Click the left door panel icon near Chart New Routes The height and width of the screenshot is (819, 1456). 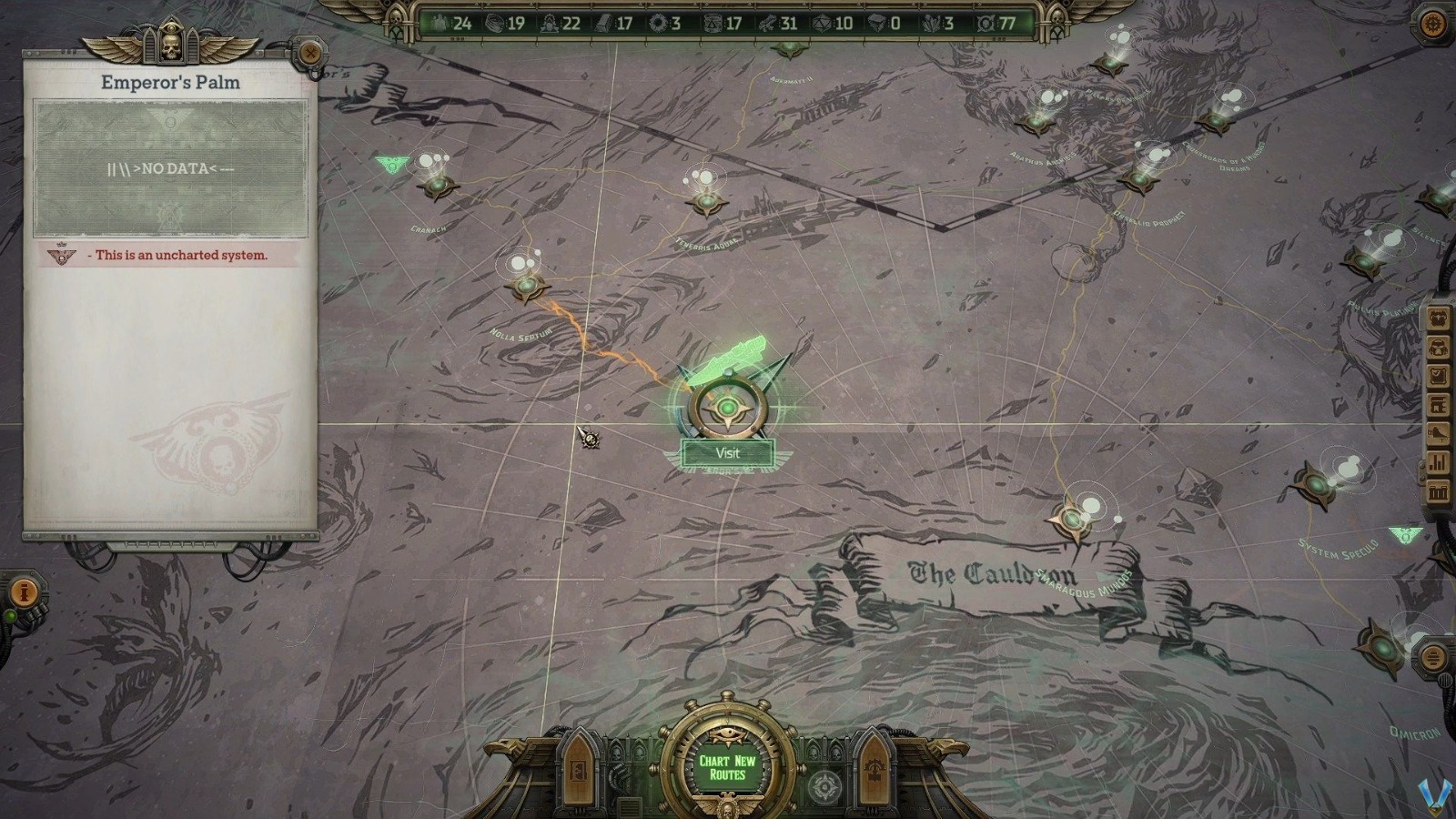click(580, 773)
